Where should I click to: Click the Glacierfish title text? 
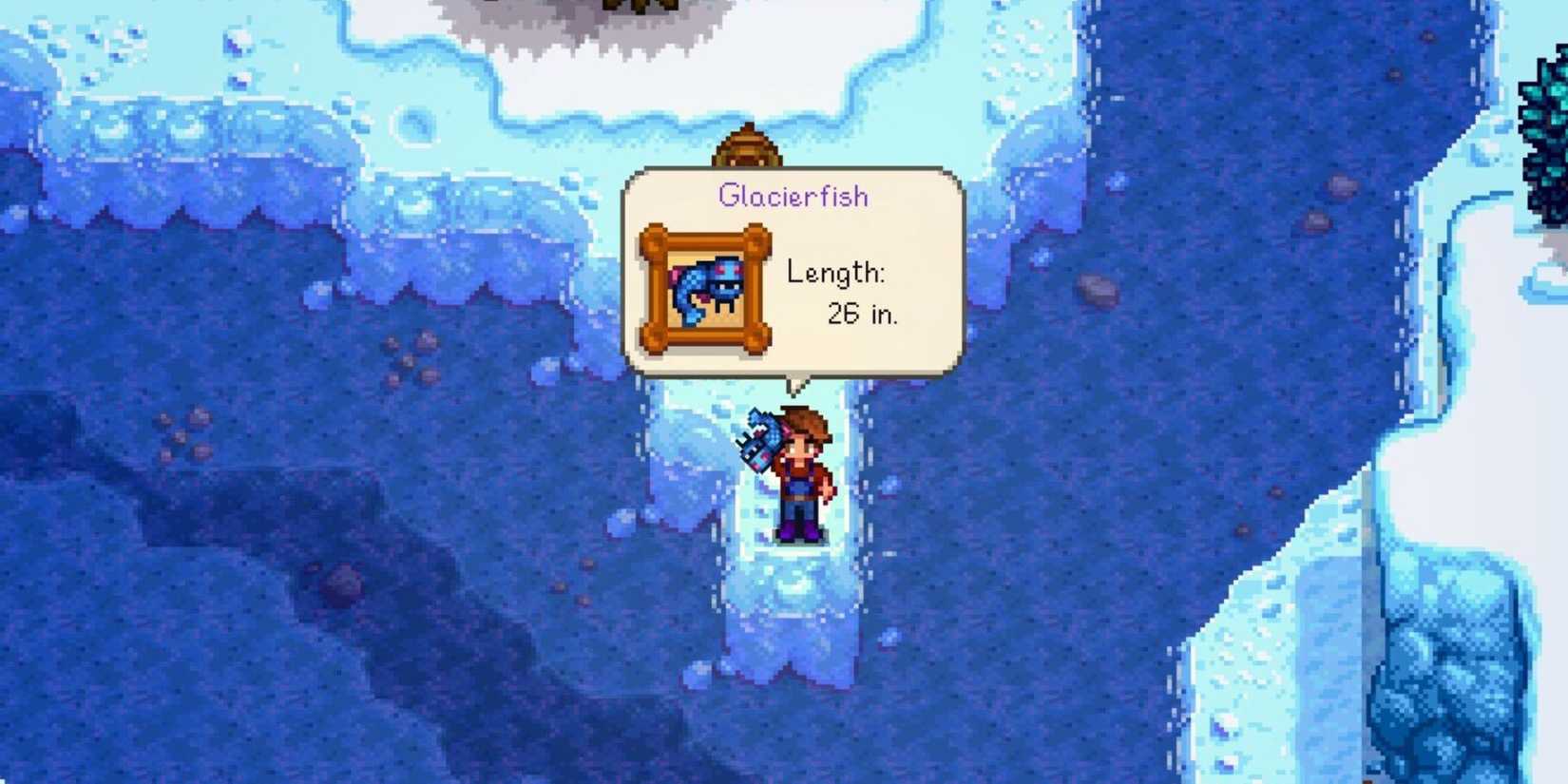(x=794, y=195)
